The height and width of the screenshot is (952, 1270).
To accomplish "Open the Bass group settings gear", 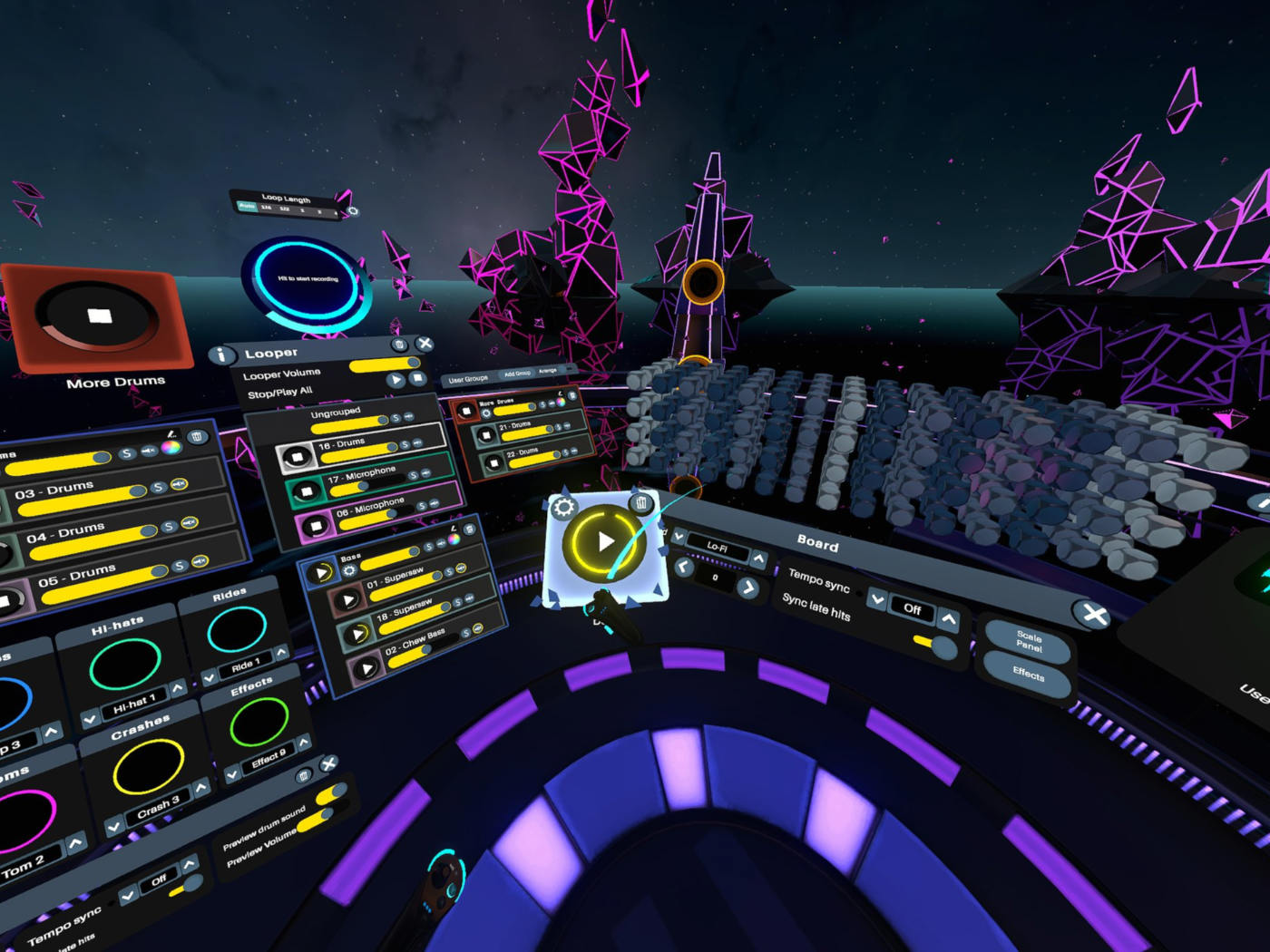I will click(x=348, y=571).
